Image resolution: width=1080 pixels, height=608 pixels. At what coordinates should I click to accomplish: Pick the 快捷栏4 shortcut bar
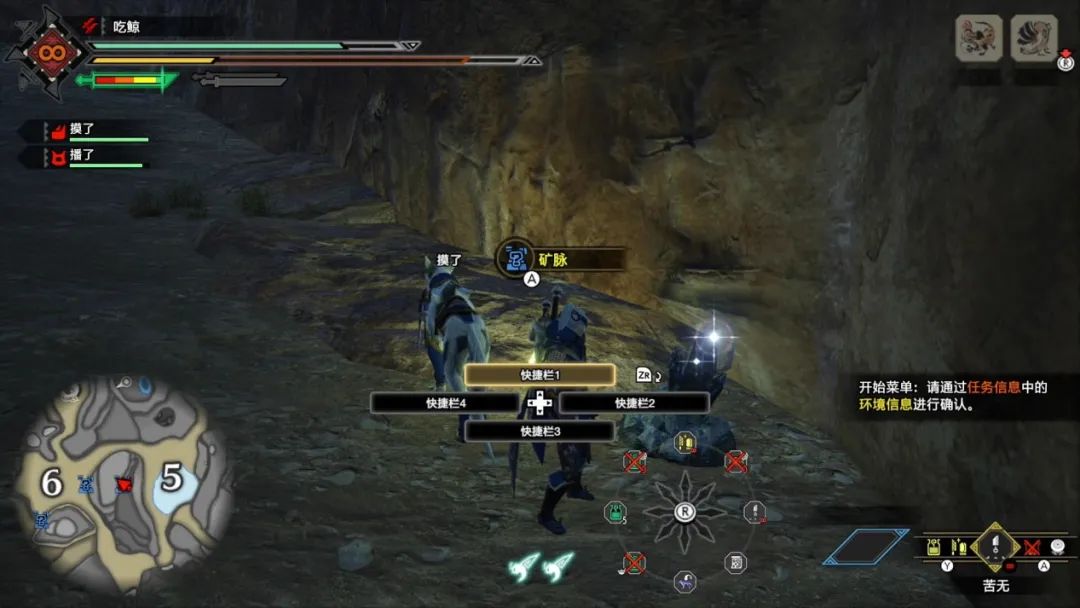coord(445,403)
